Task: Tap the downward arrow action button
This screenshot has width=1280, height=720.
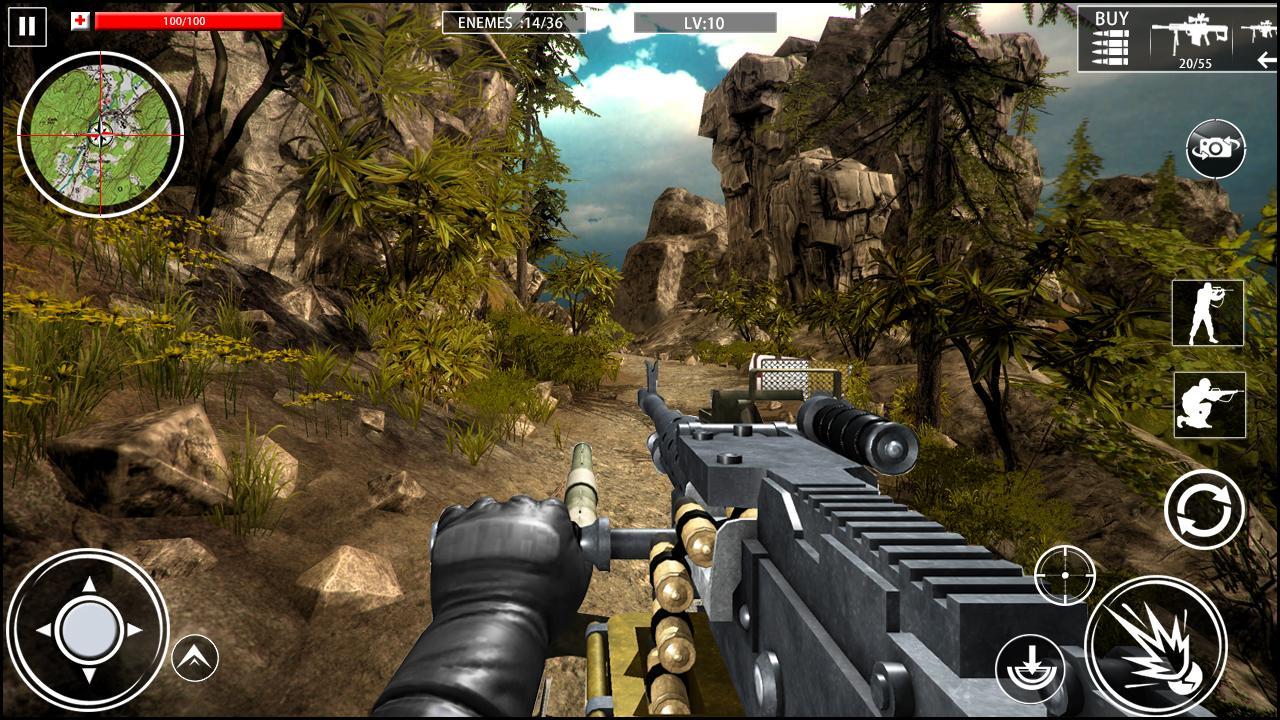Action: 1030,668
